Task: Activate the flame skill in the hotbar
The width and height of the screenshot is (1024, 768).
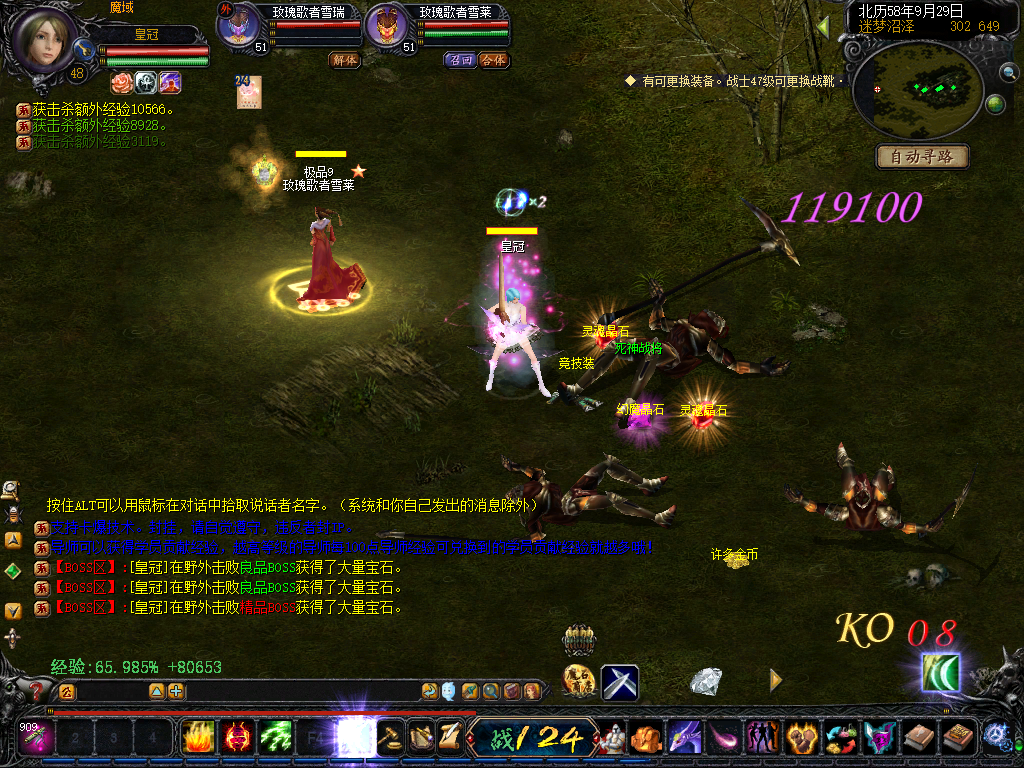Action: pyautogui.click(x=198, y=738)
